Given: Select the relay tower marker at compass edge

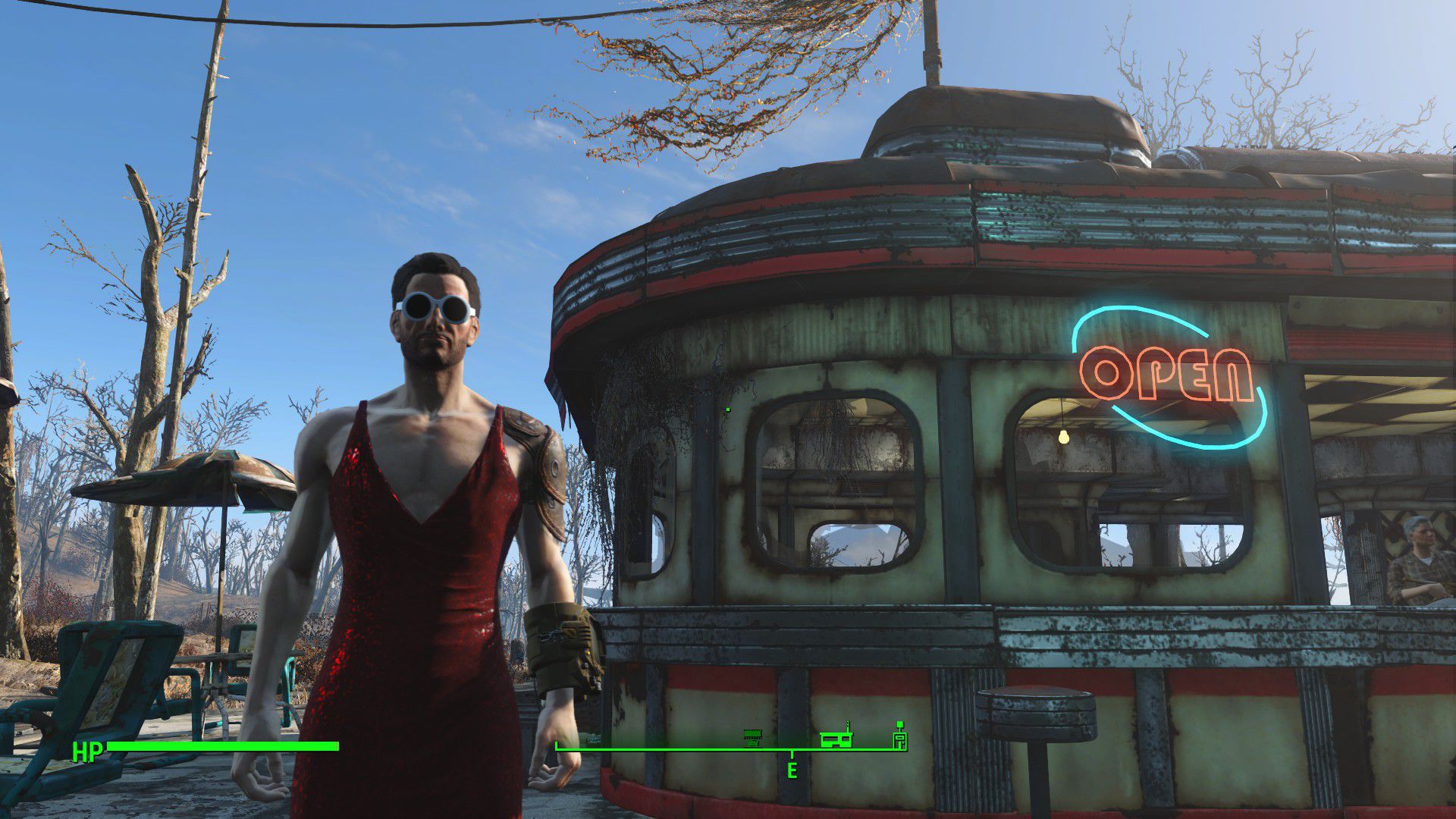Looking at the screenshot, I should tap(899, 739).
